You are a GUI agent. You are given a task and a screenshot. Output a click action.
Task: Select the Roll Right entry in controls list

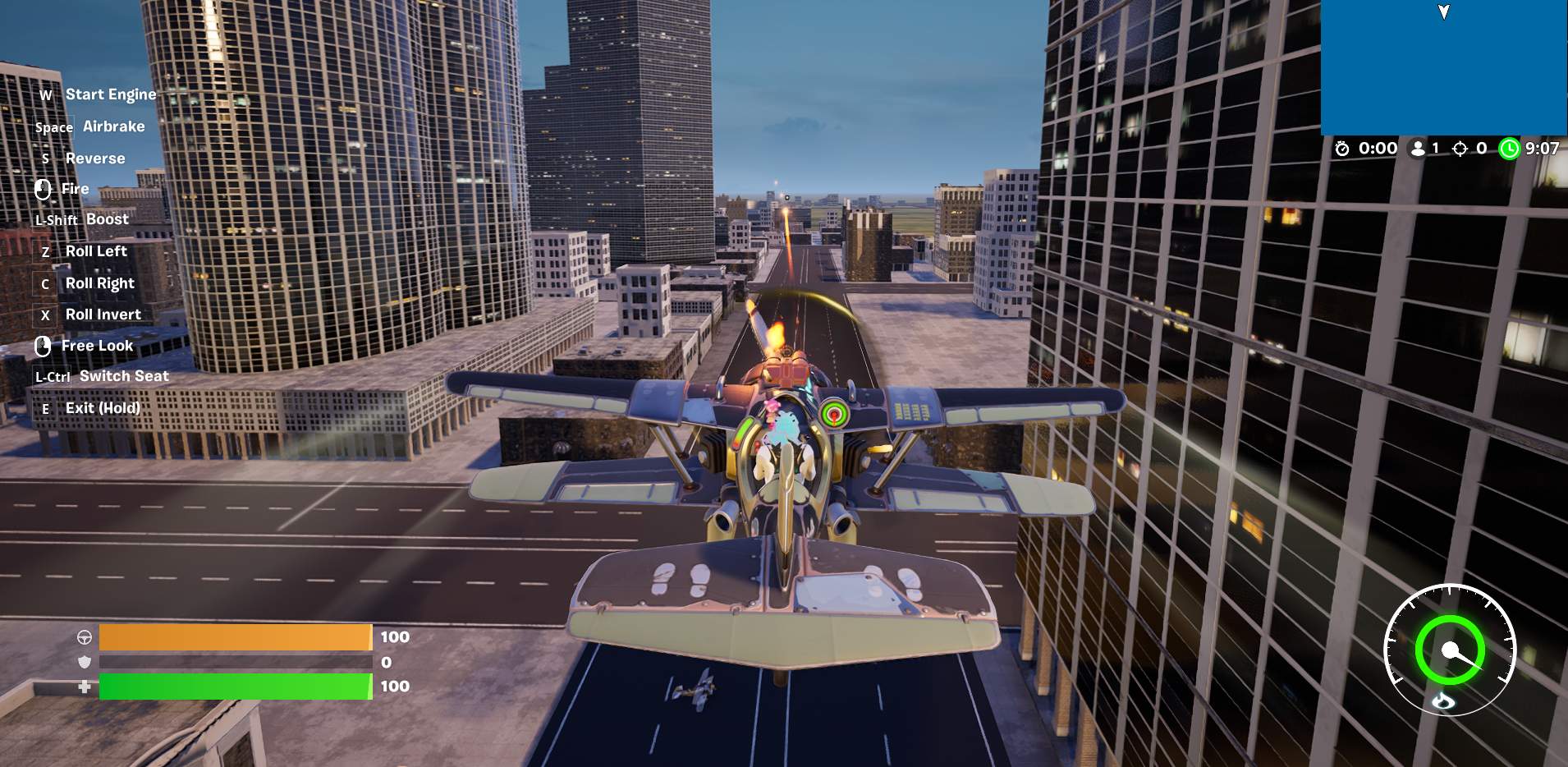point(101,282)
